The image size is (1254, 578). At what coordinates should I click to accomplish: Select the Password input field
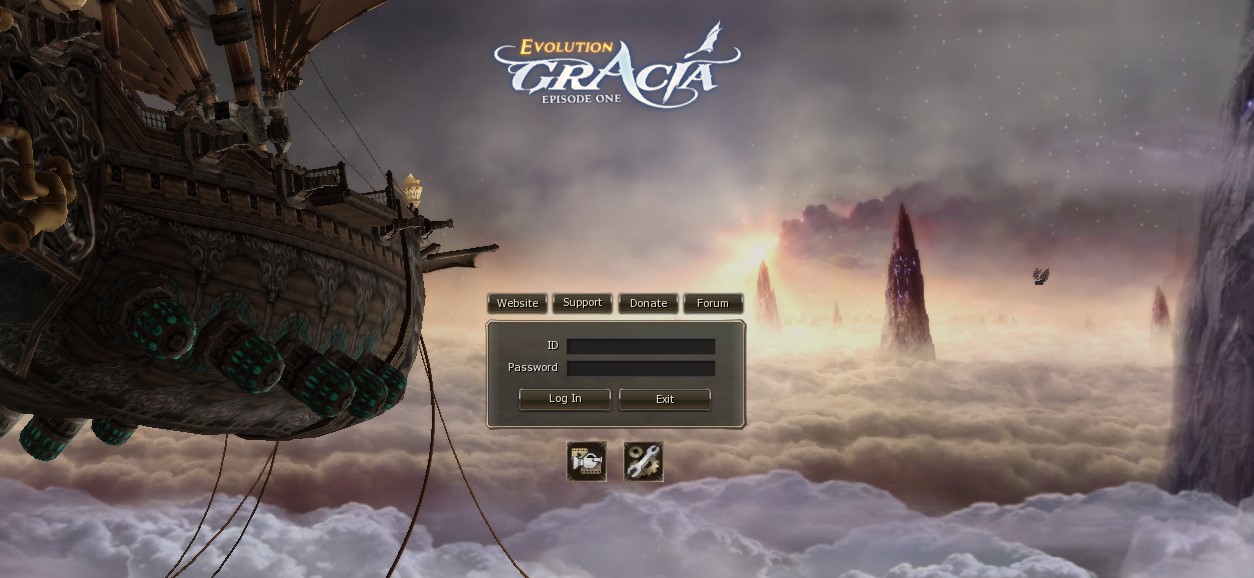pyautogui.click(x=640, y=368)
